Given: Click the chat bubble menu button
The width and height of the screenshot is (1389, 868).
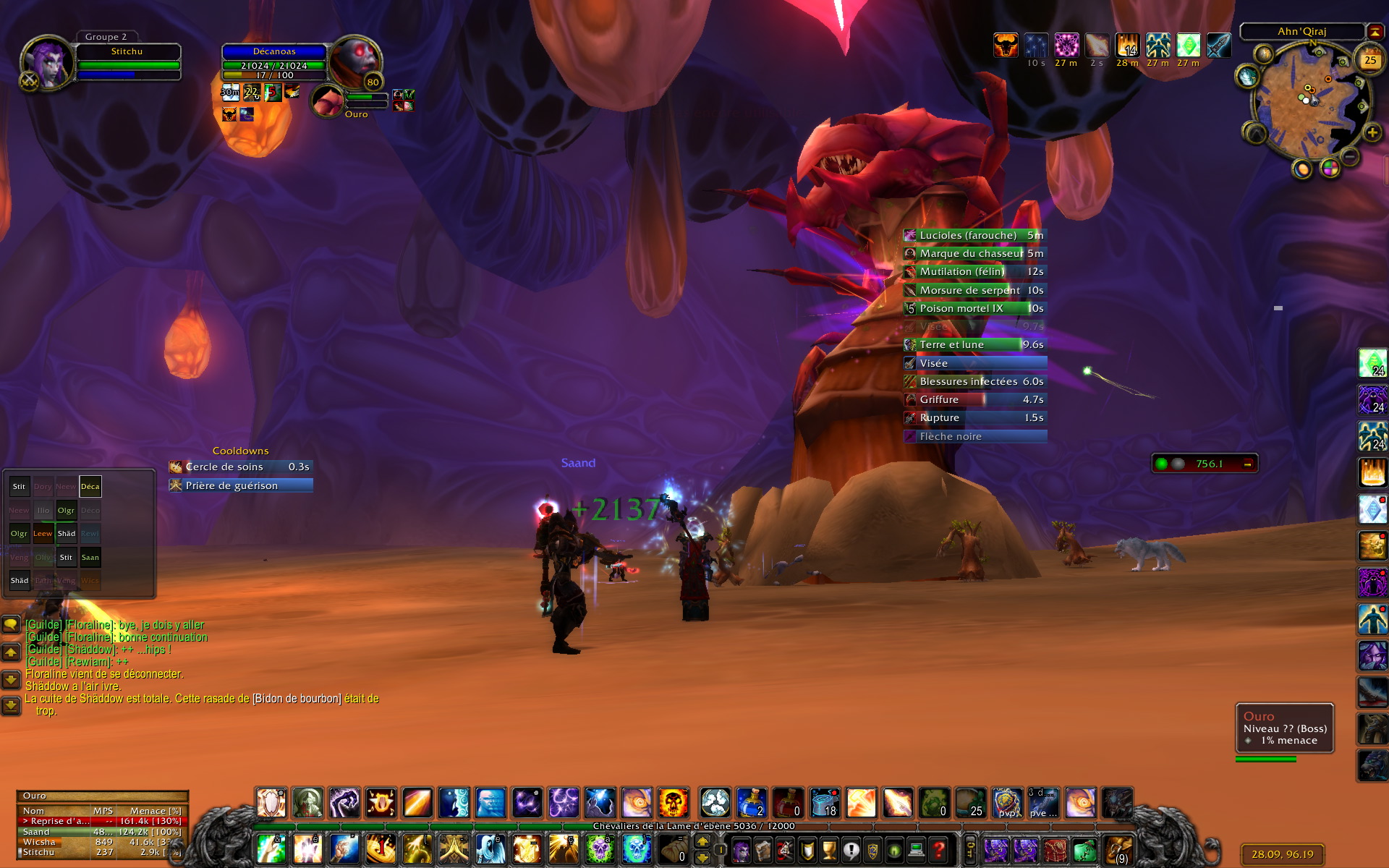Looking at the screenshot, I should [x=11, y=624].
